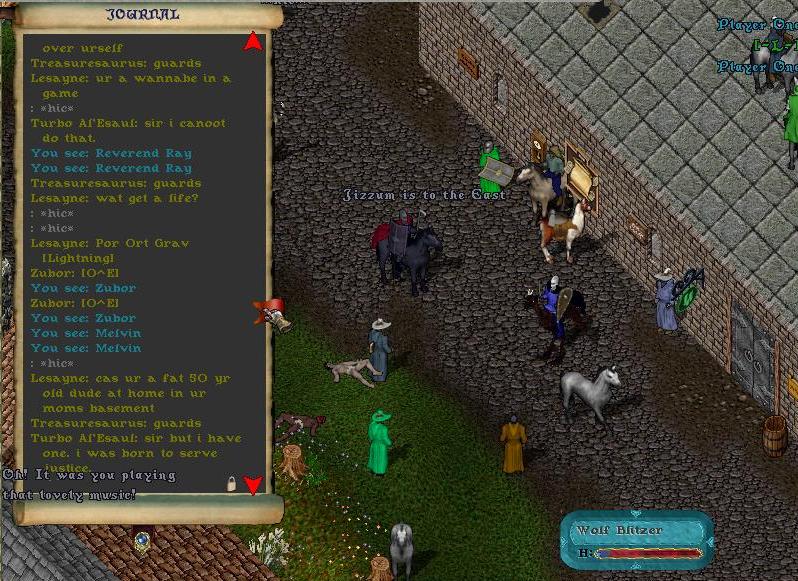The image size is (798, 581).
Task: Click the red up arrow in the Journal
Action: [253, 42]
